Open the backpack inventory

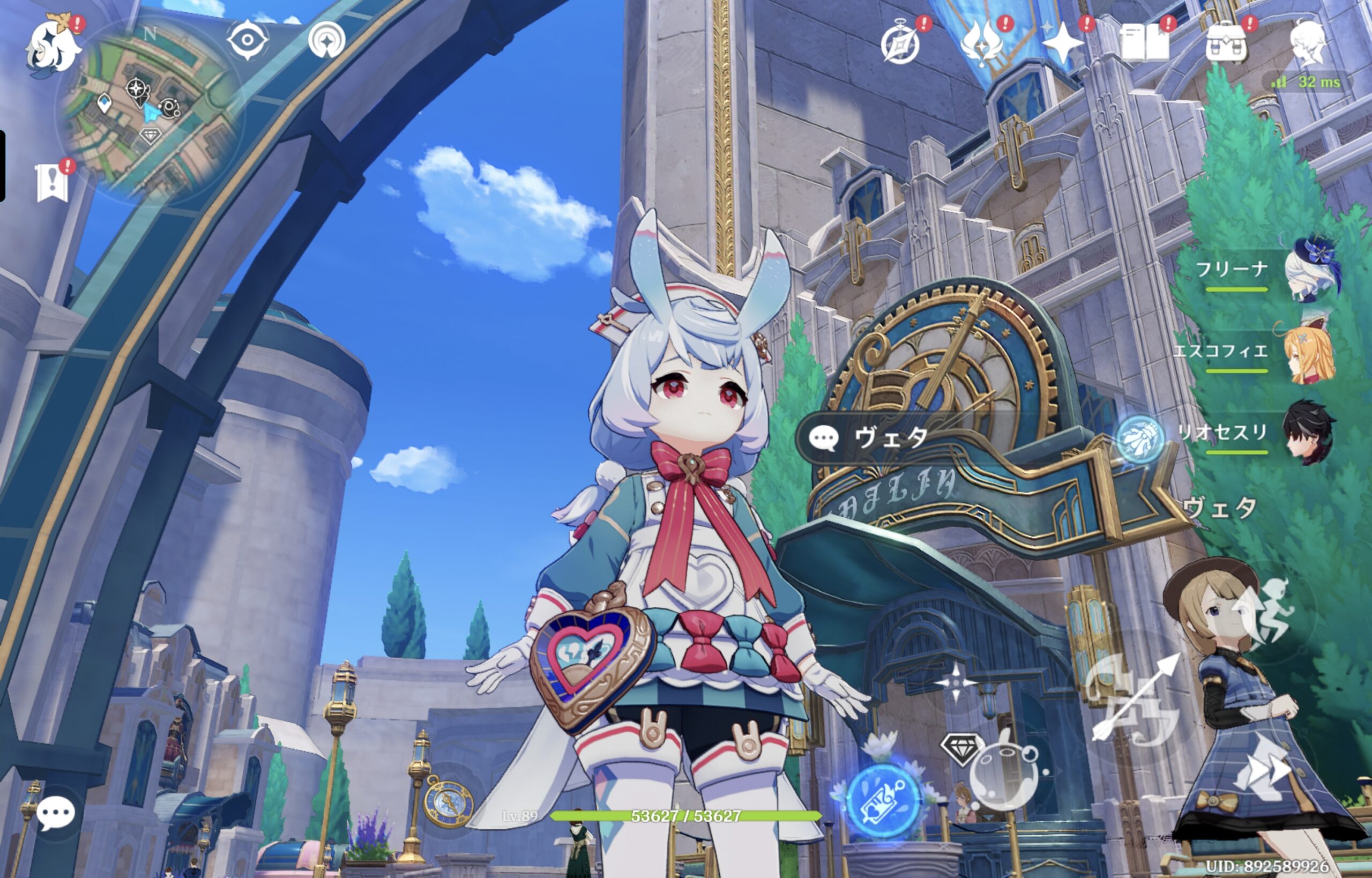tap(1226, 43)
